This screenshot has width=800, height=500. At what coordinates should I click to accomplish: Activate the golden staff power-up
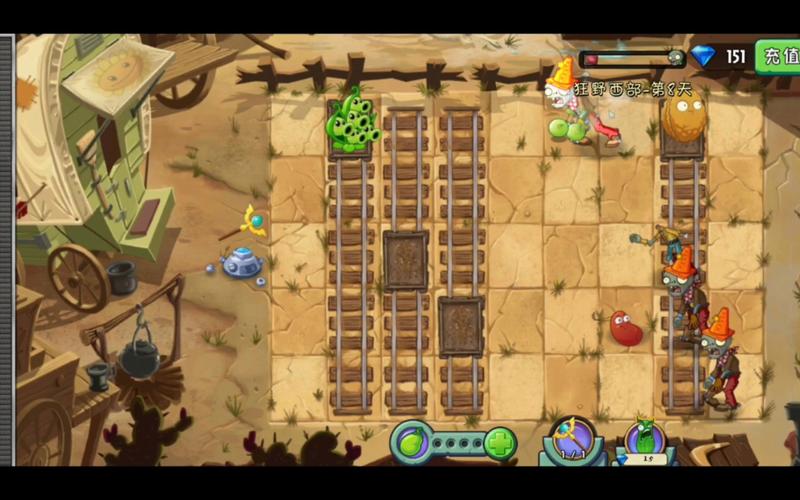pos(572,438)
